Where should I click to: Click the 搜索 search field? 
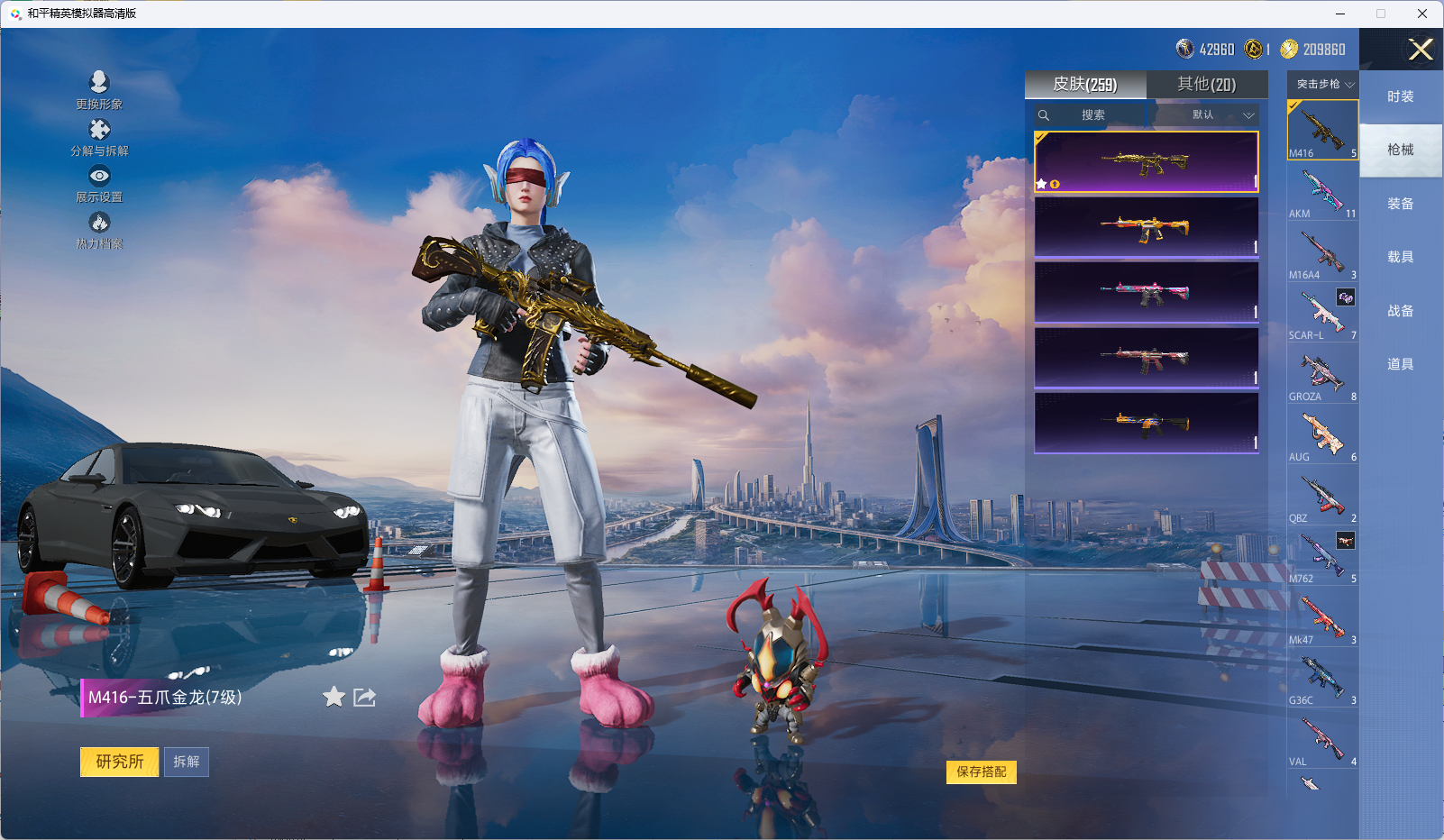click(1092, 115)
